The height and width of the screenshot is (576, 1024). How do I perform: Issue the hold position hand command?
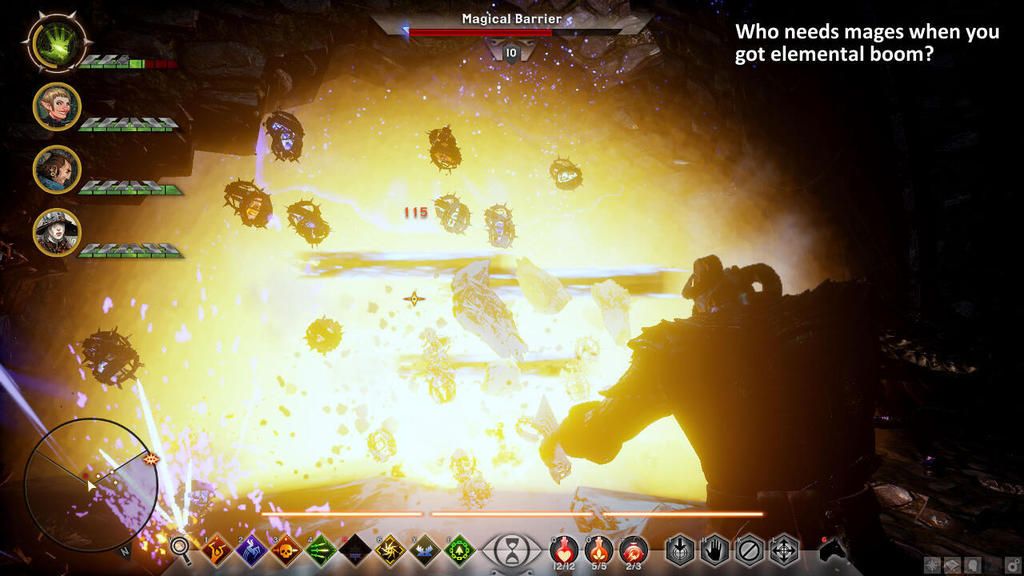coord(714,548)
